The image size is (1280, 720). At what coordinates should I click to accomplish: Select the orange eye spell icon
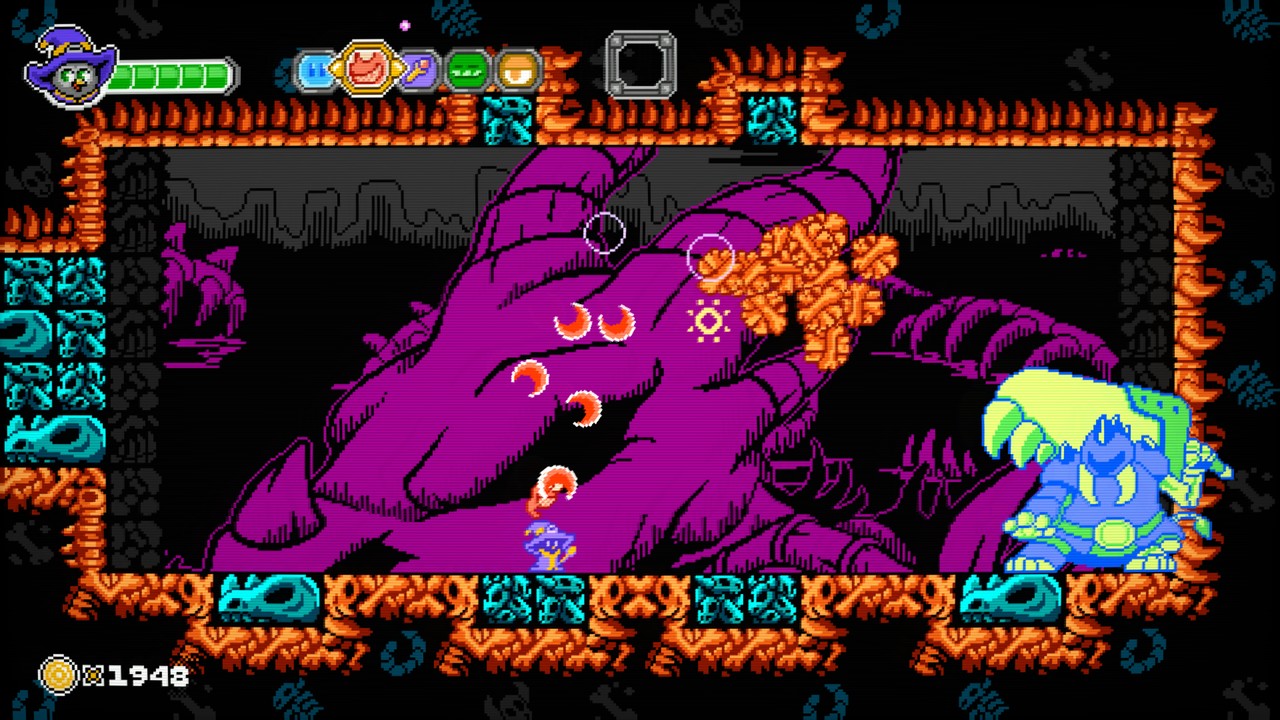pyautogui.click(x=517, y=68)
